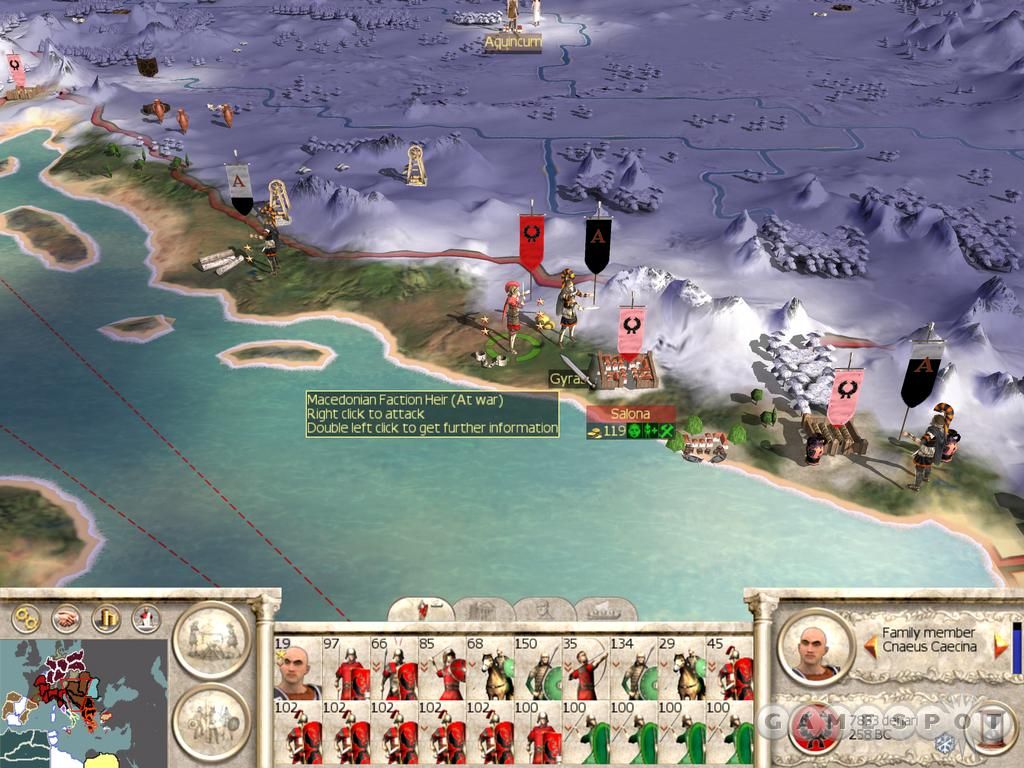The height and width of the screenshot is (768, 1024).
Task: Open the construction round button
Action: point(211,639)
